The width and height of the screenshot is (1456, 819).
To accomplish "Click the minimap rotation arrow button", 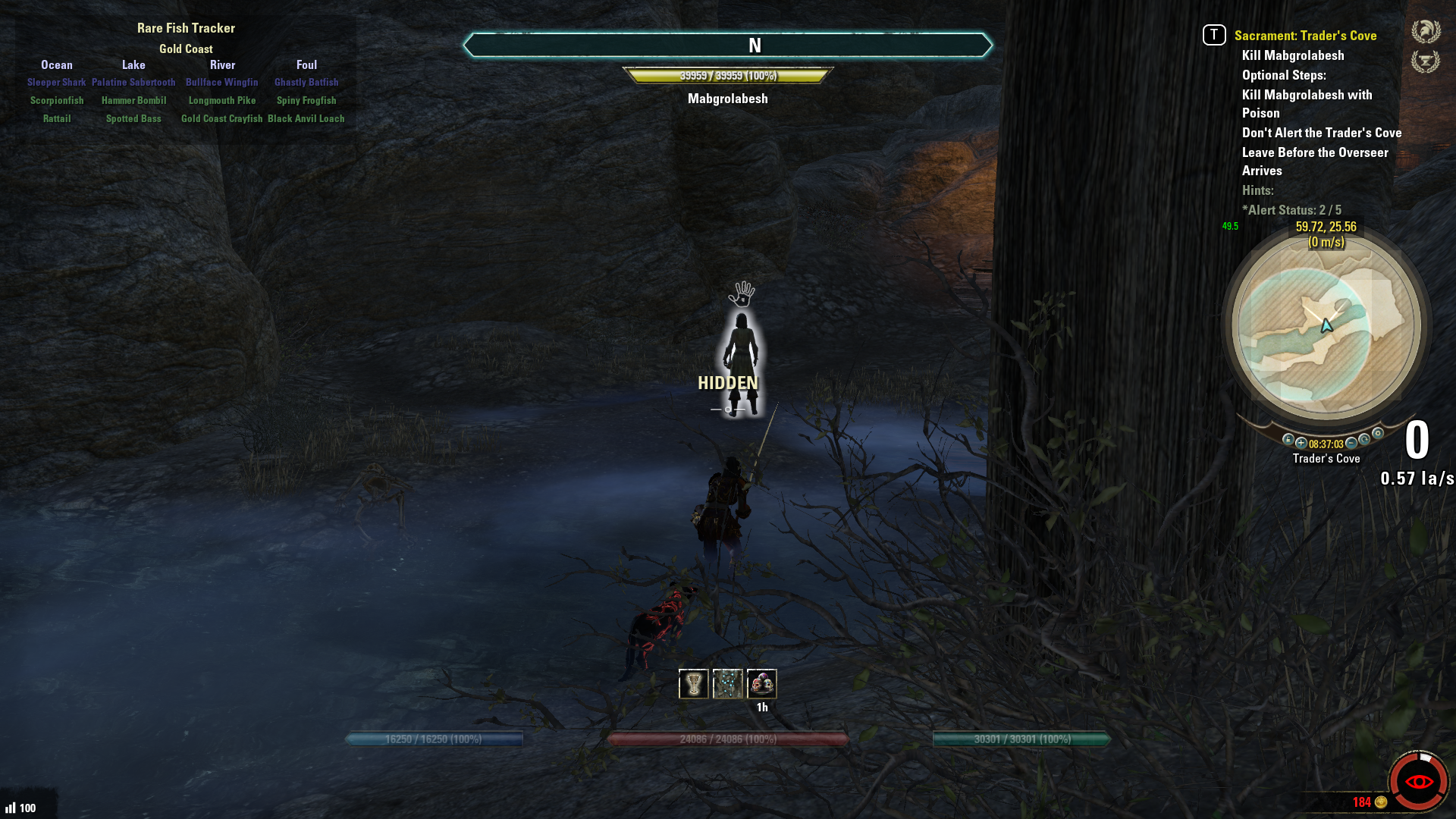I will (x=1364, y=440).
